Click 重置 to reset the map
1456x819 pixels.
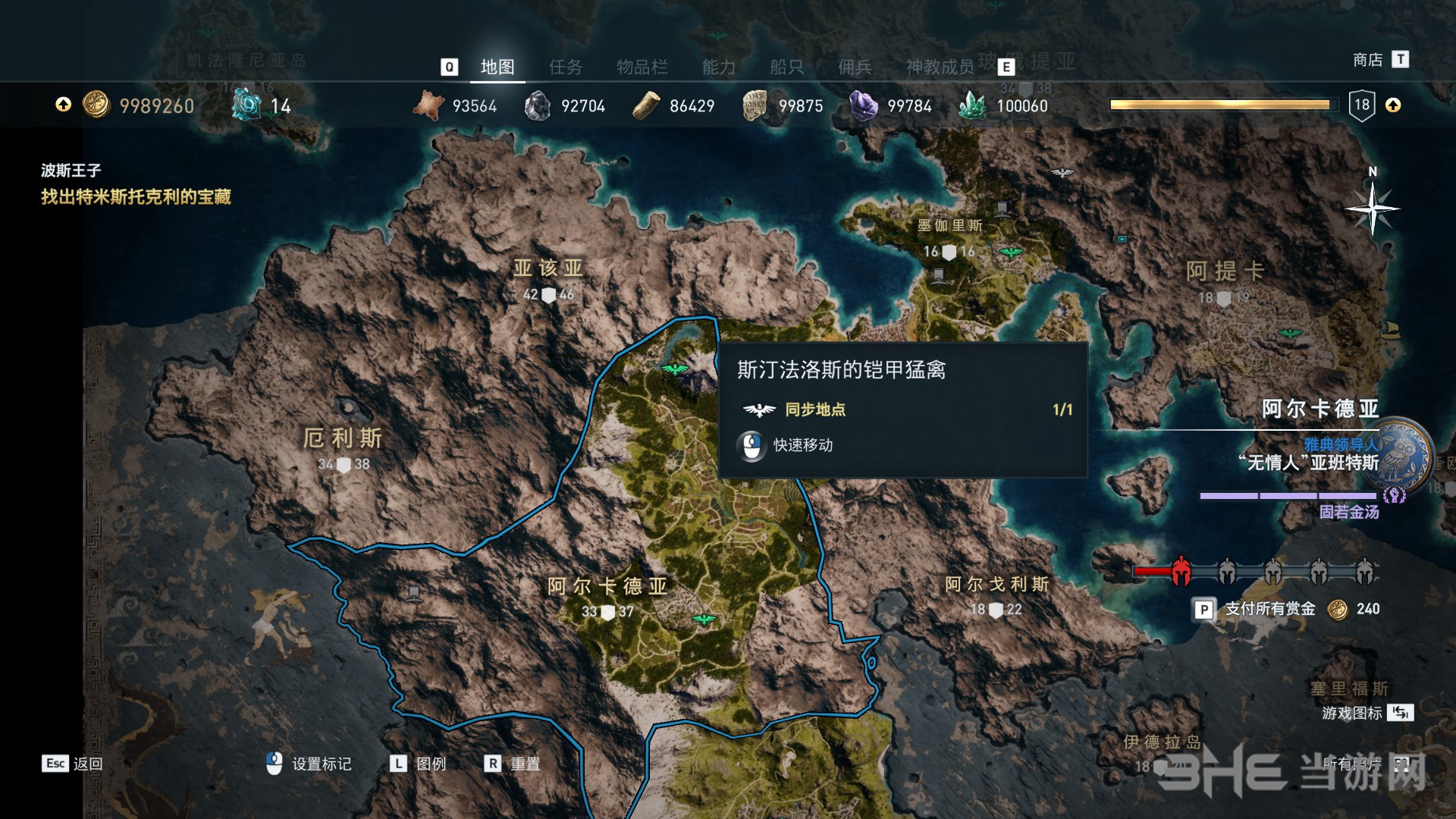click(x=525, y=764)
